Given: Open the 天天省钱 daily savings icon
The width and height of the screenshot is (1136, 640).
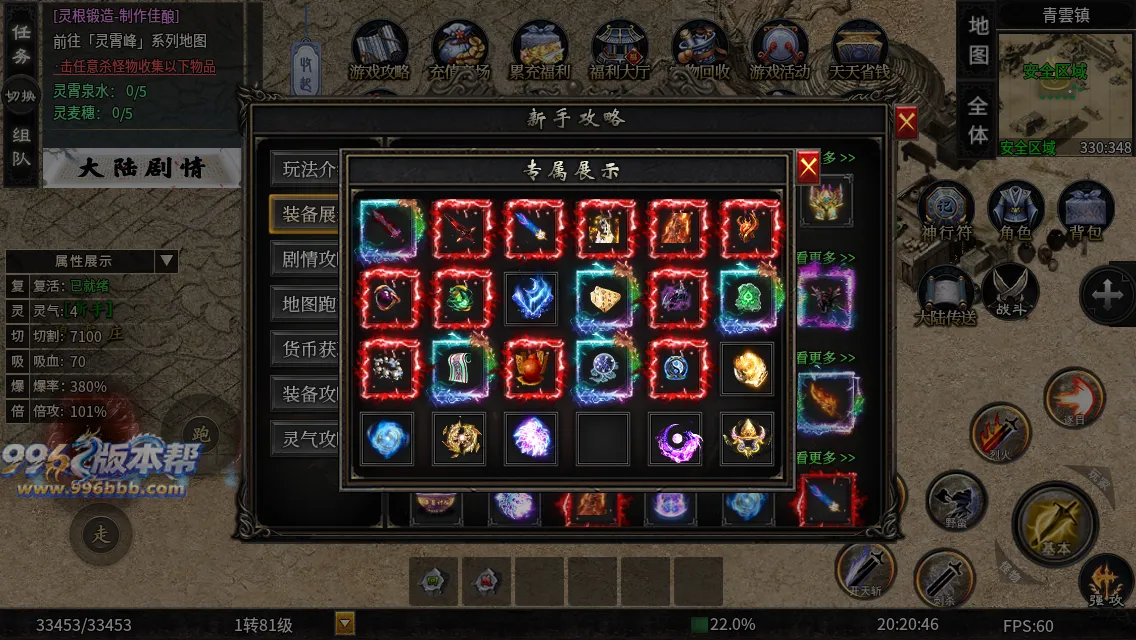Looking at the screenshot, I should [x=859, y=52].
